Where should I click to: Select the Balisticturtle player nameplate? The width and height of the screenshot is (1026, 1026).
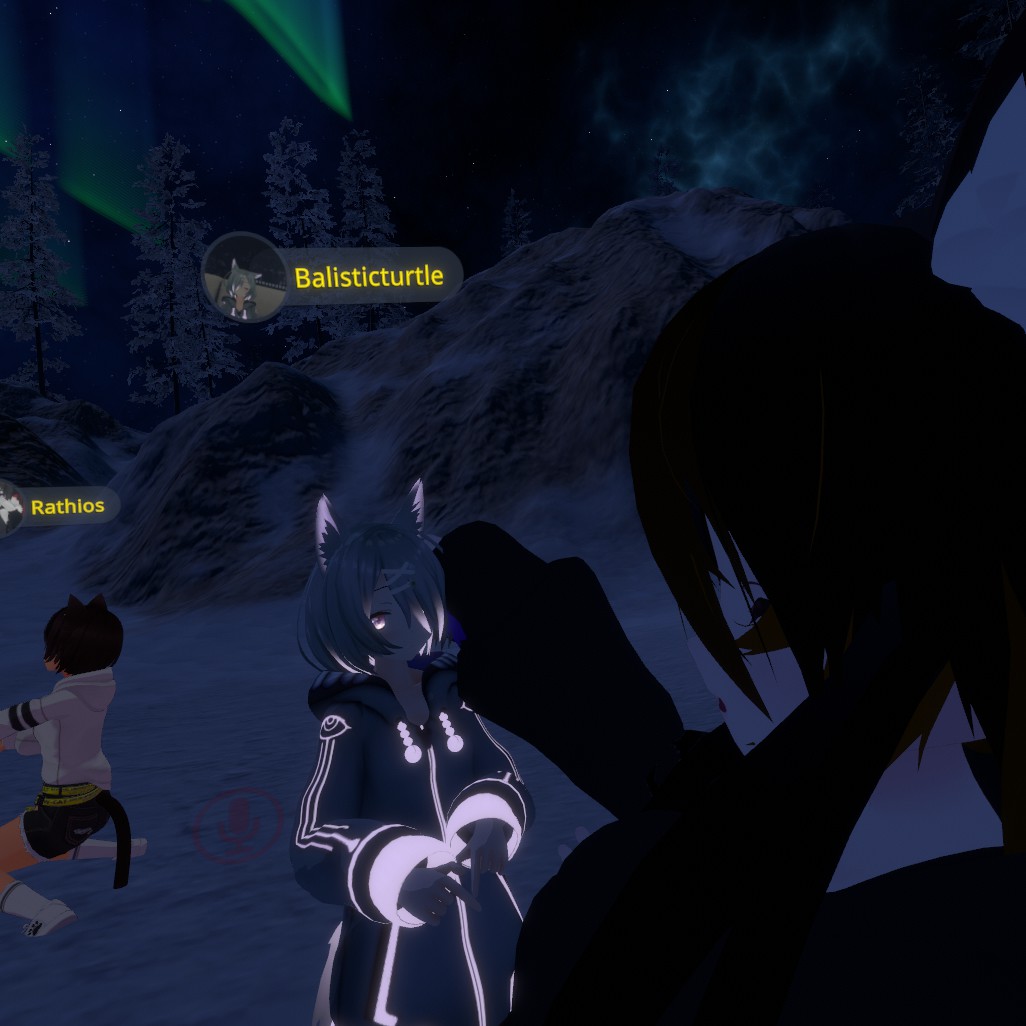pyautogui.click(x=367, y=277)
